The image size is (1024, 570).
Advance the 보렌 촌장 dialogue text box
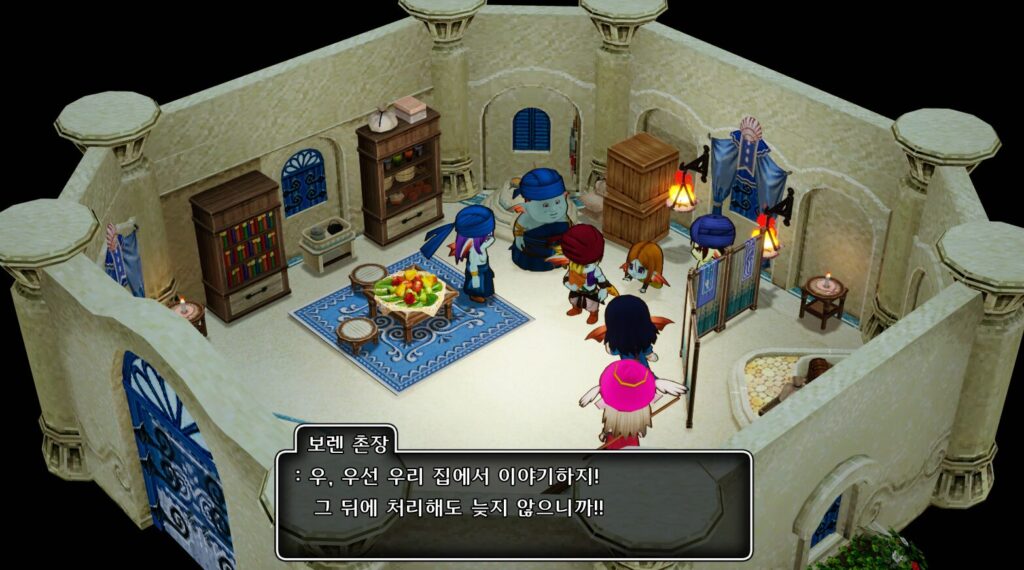click(x=514, y=504)
